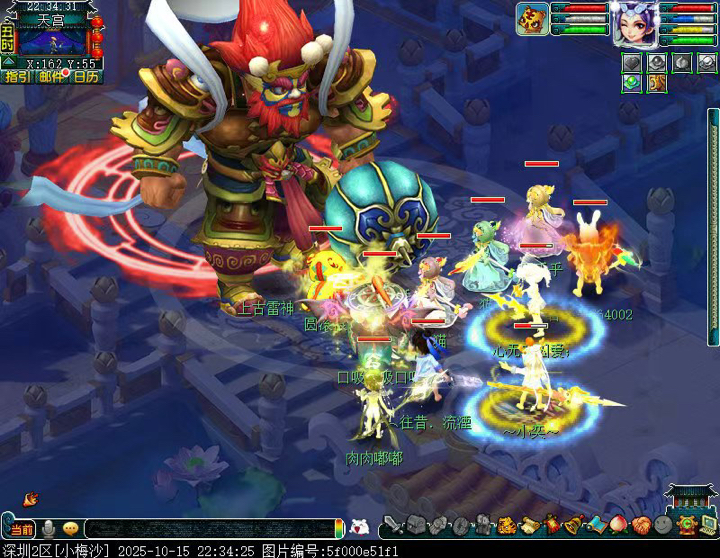
Task: Click the 天宫 minimap
Action: [52, 40]
